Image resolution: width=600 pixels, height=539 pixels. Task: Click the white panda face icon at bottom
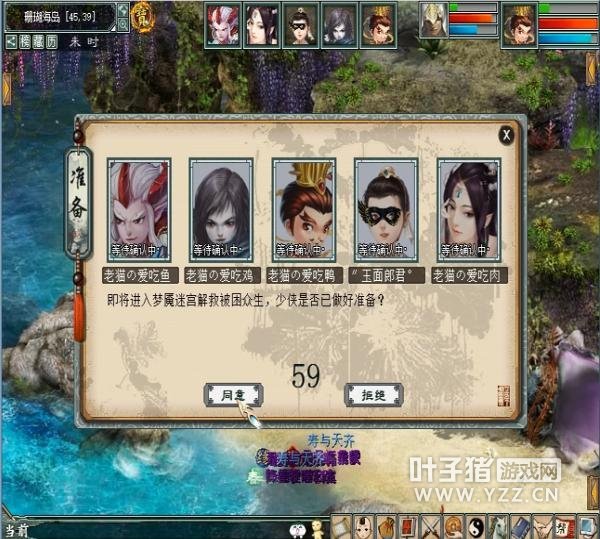(297, 529)
